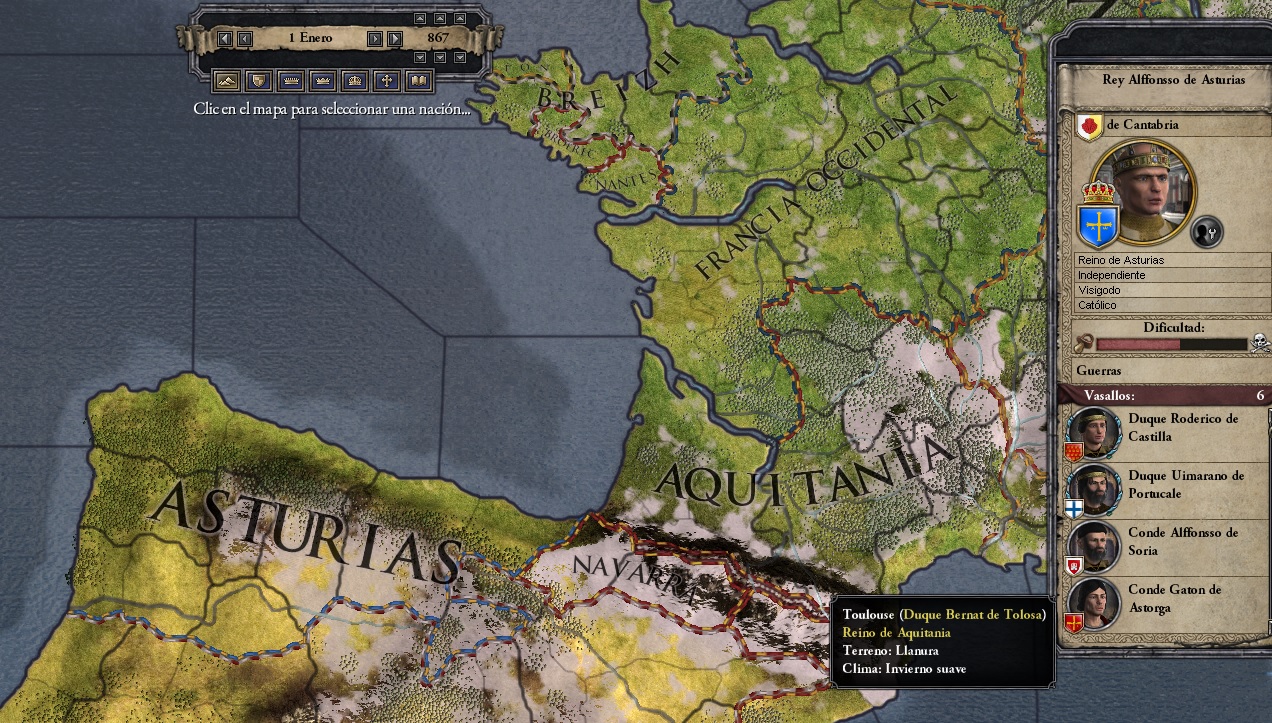Select vassal Conde Gaton de Astorga
Image resolution: width=1272 pixels, height=723 pixels.
[x=1160, y=599]
